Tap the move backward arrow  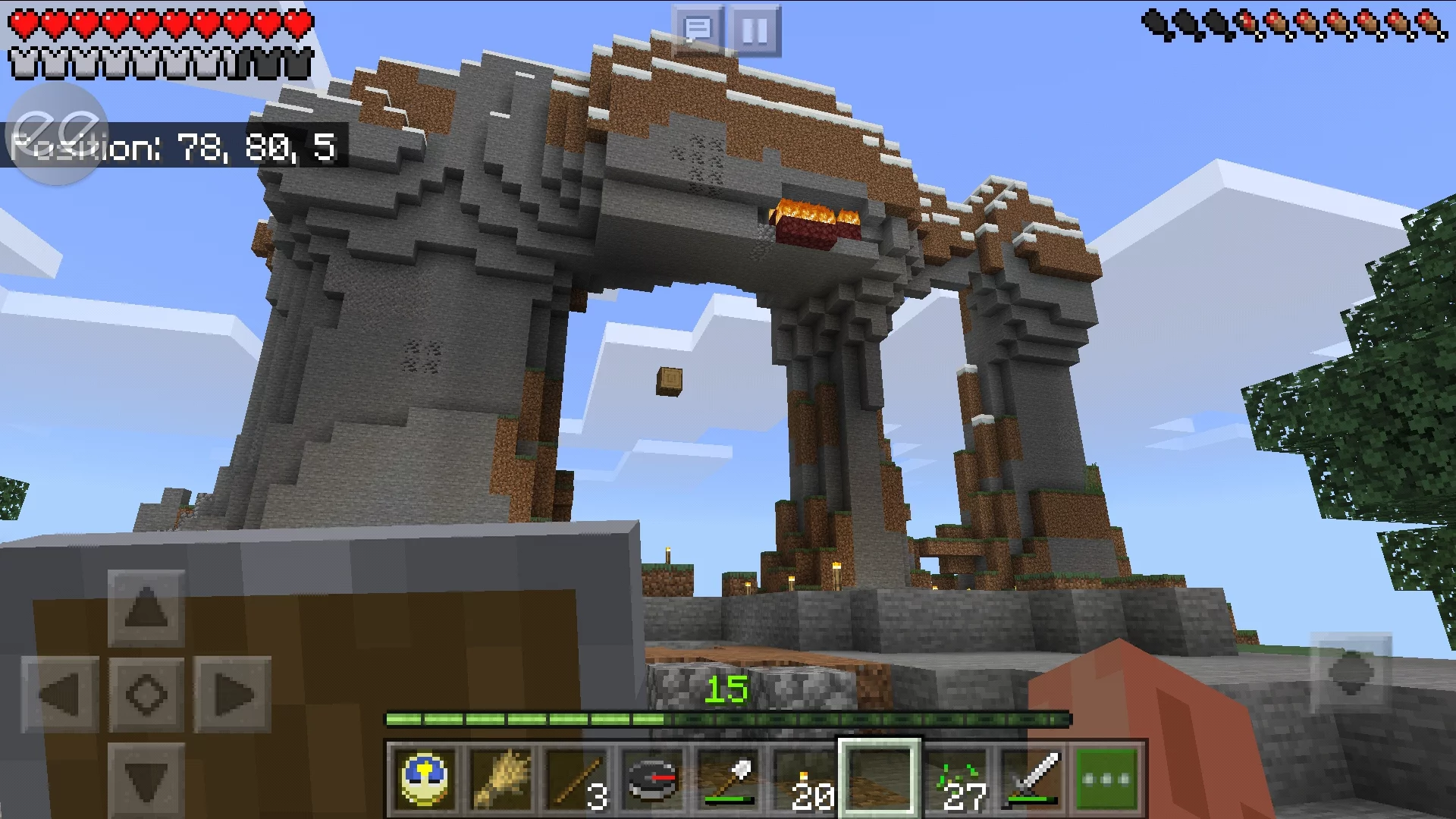tap(146, 778)
